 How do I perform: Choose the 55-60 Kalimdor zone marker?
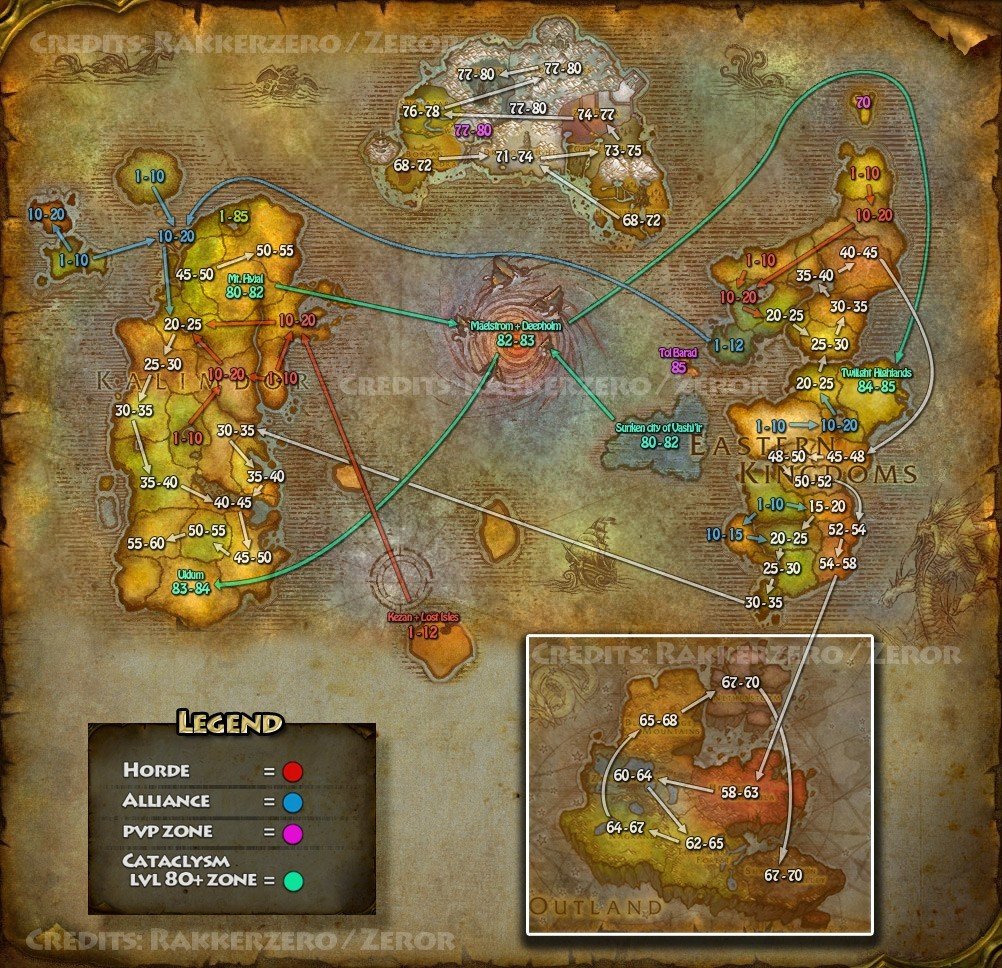(146, 543)
